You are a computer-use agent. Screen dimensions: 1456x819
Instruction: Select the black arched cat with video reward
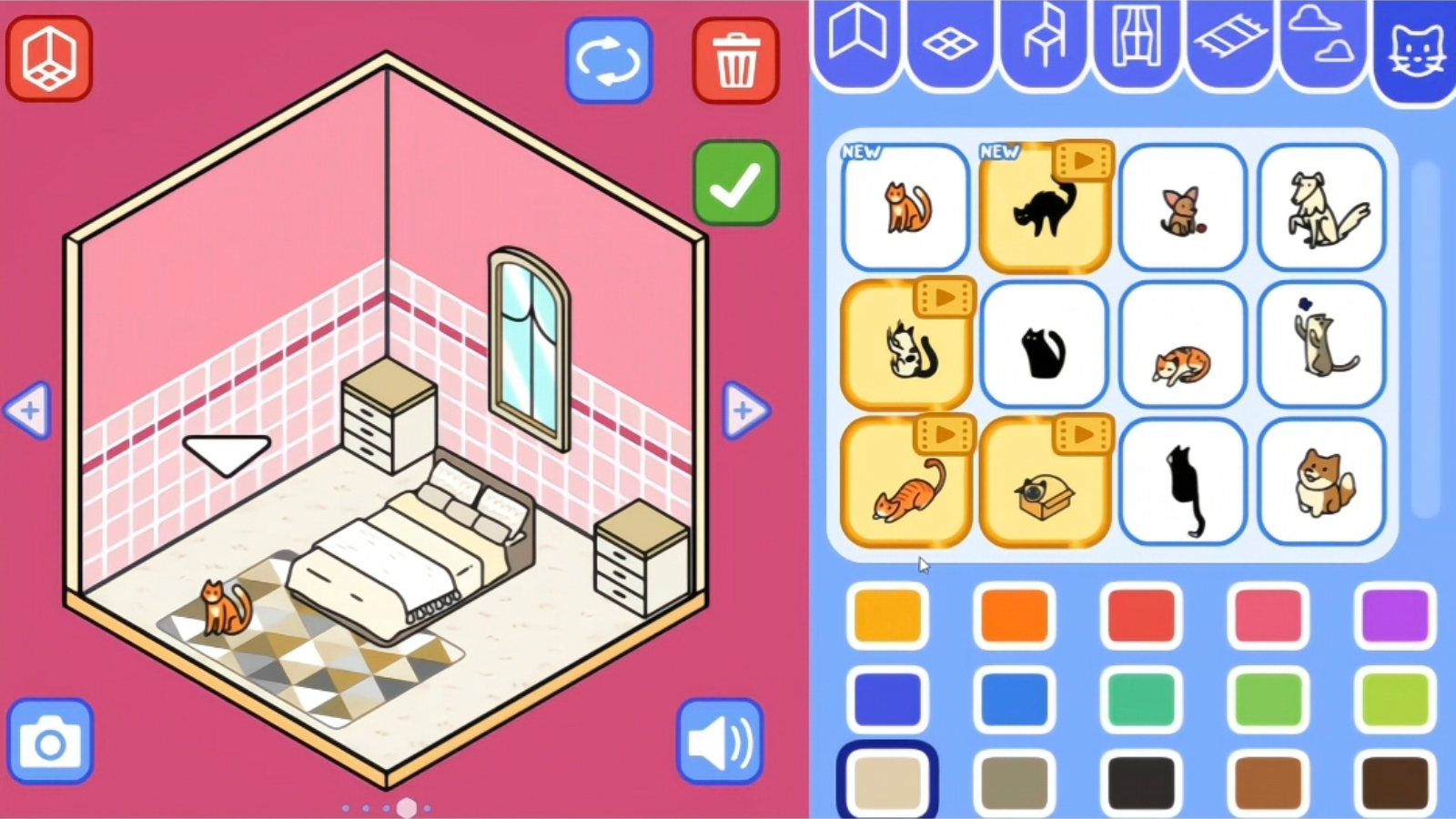click(x=1043, y=209)
